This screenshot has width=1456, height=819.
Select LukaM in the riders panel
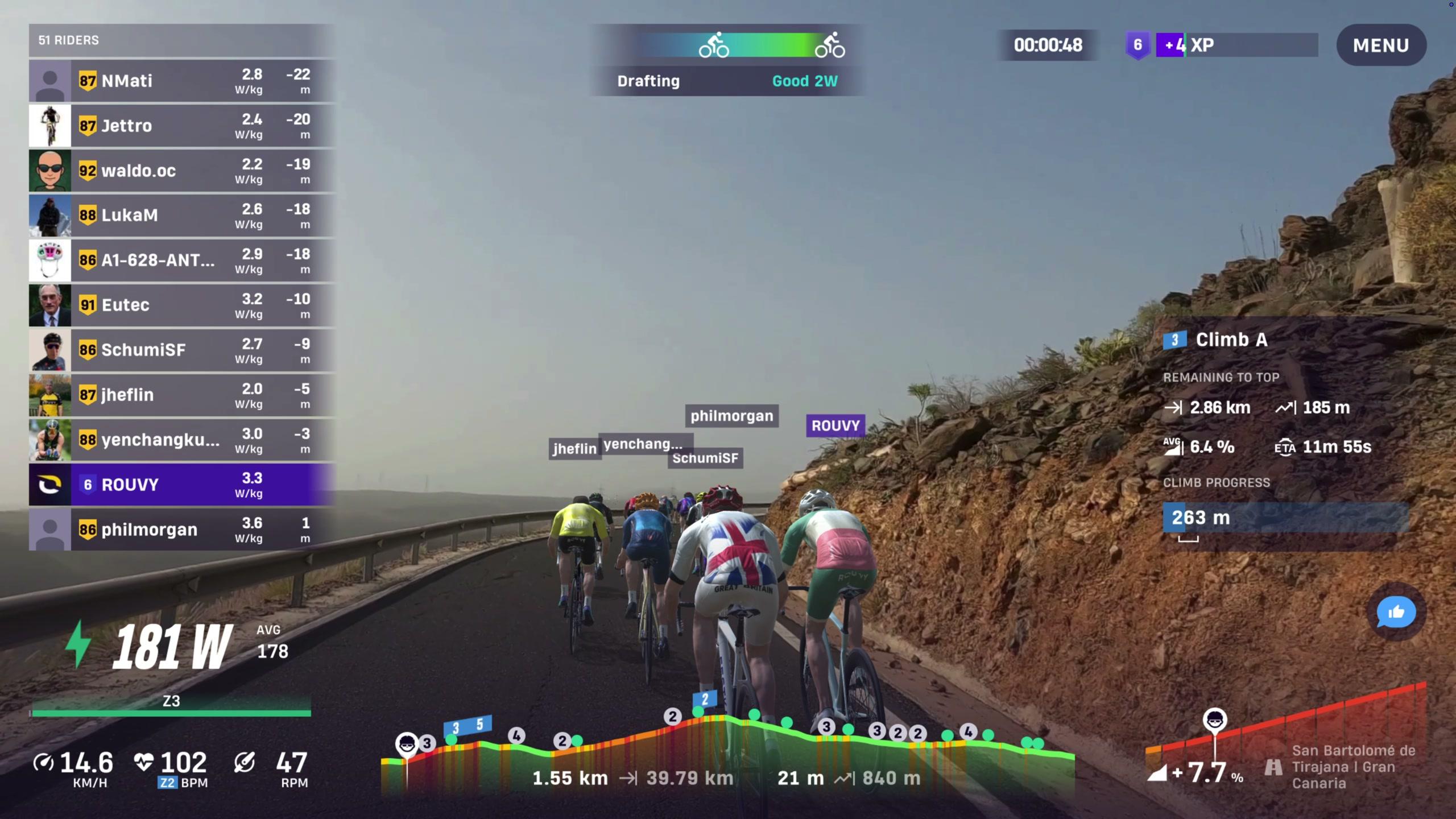[182, 216]
